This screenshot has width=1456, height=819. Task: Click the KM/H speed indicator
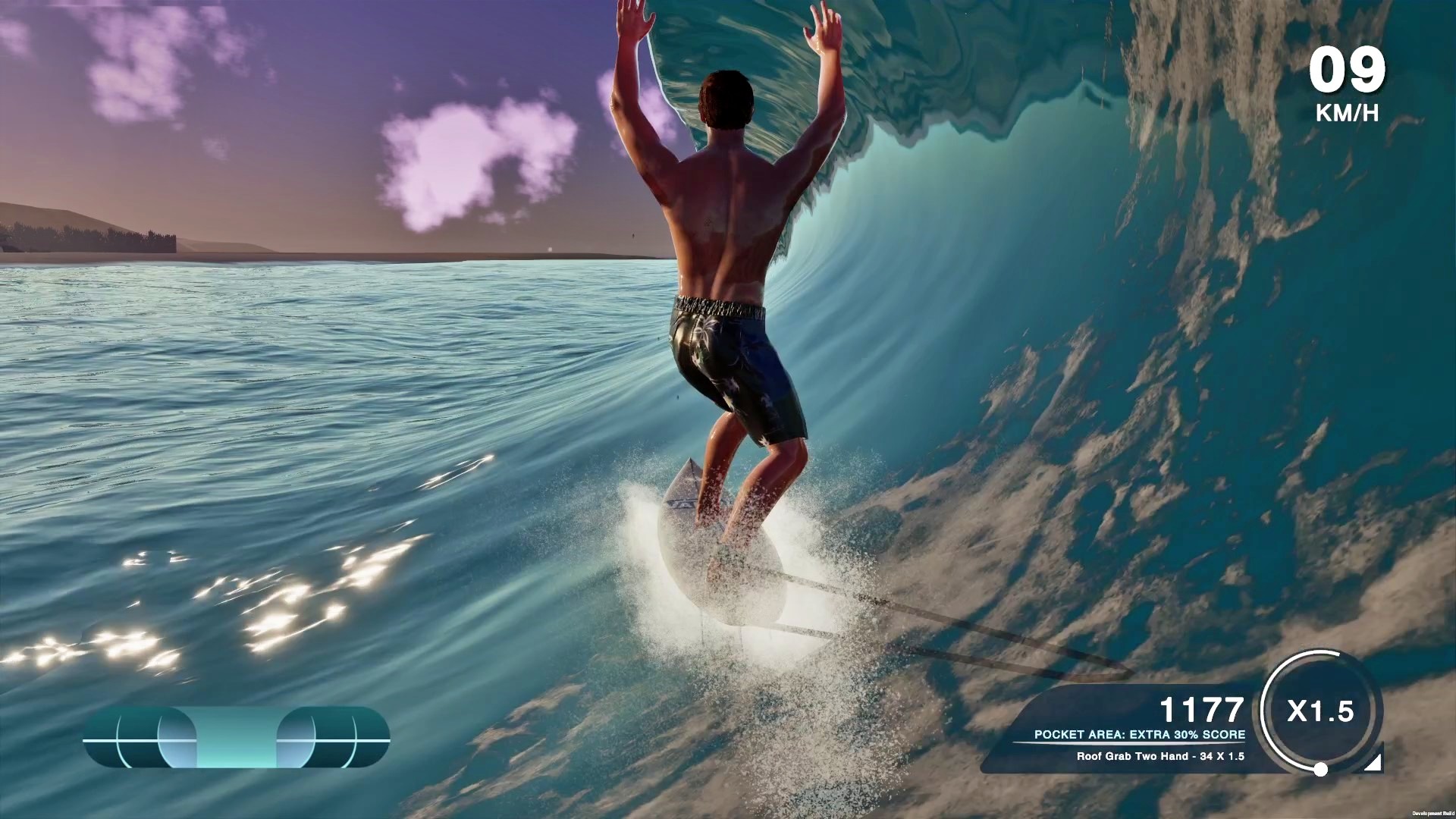[1349, 114]
